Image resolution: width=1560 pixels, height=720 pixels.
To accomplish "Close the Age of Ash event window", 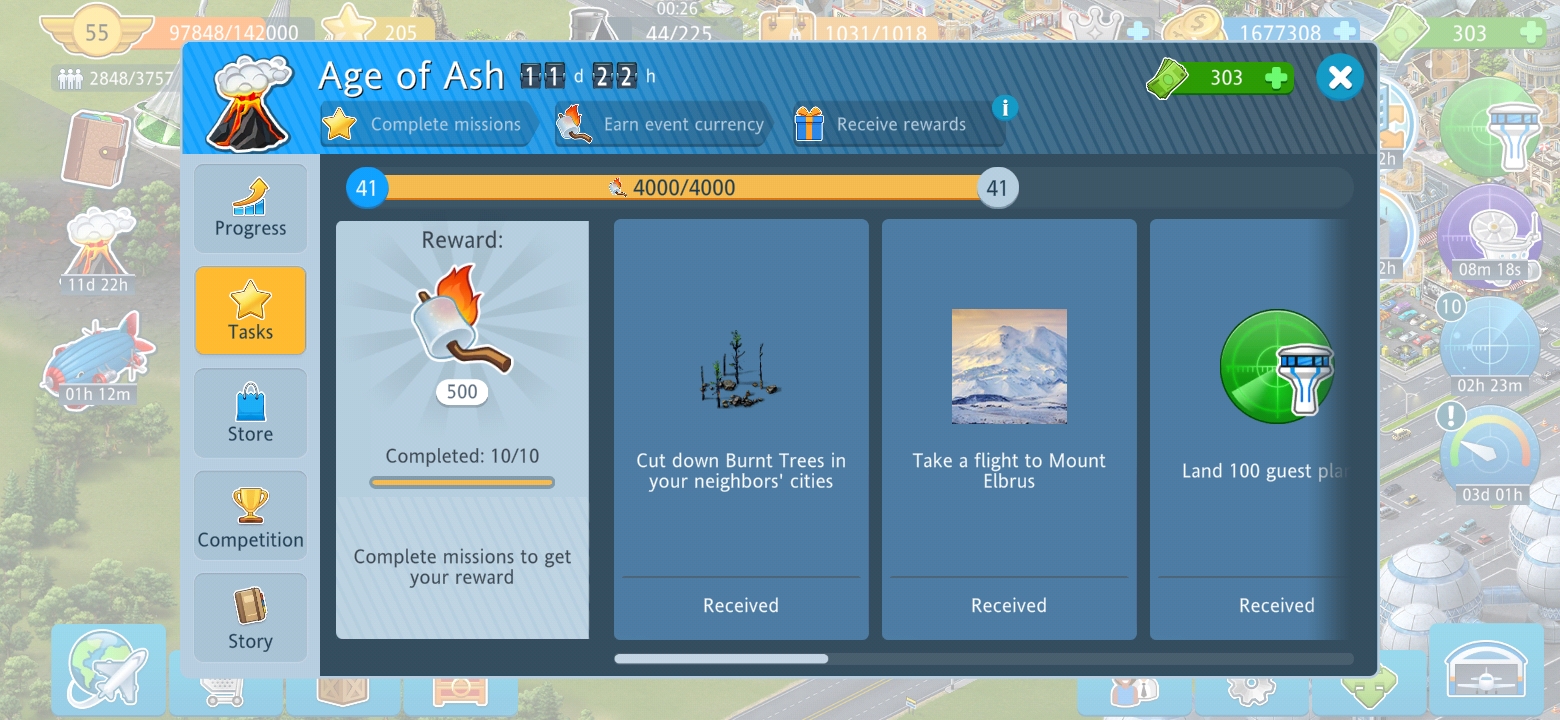I will [1340, 77].
